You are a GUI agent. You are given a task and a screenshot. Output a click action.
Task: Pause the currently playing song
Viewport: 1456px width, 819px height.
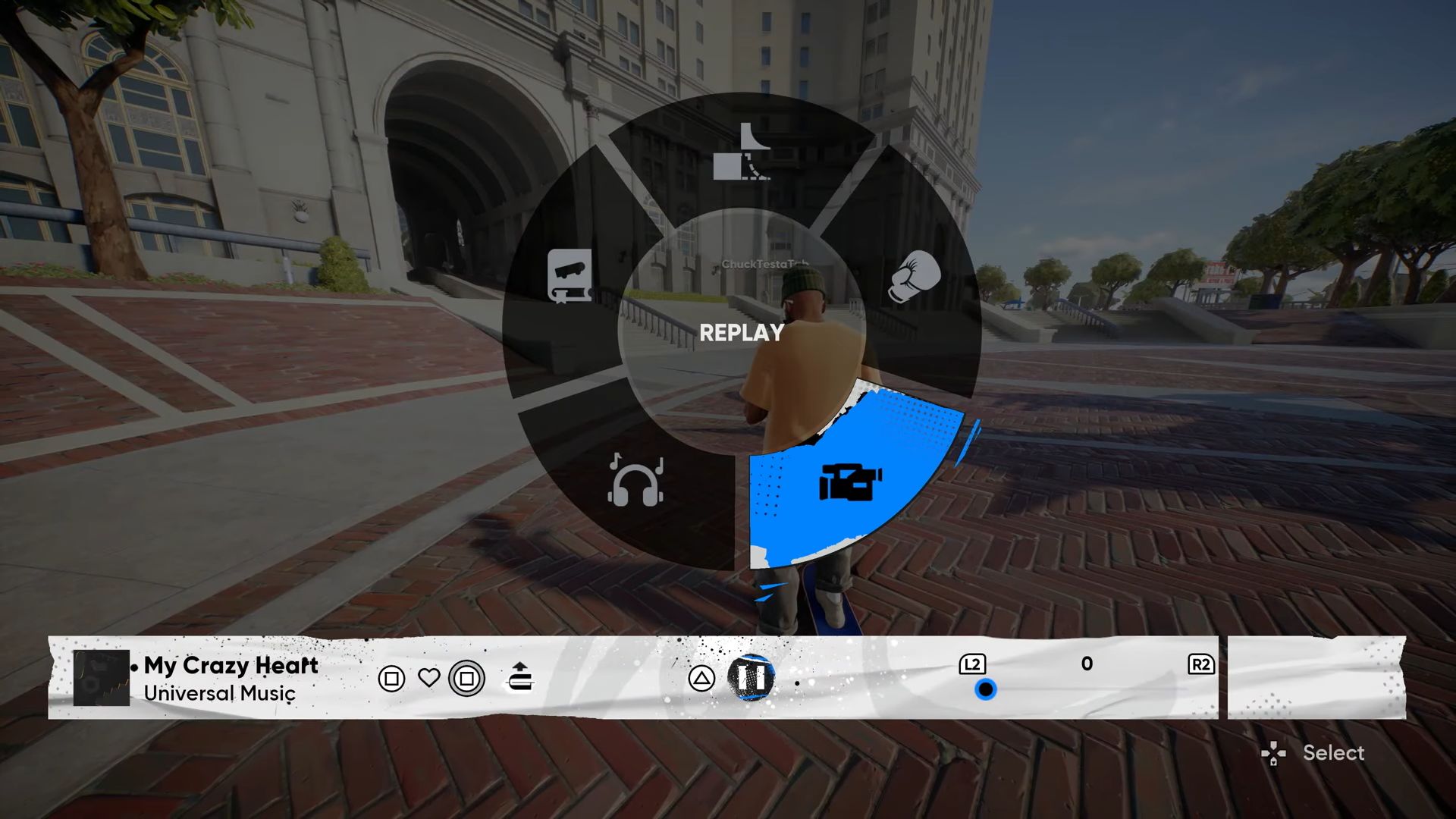coord(752,677)
